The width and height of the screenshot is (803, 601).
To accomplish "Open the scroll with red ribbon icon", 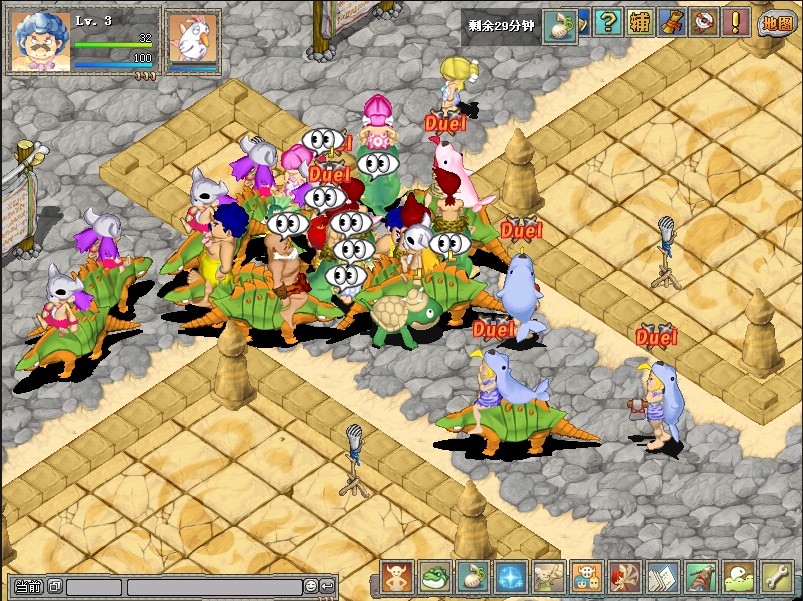I will click(674, 22).
